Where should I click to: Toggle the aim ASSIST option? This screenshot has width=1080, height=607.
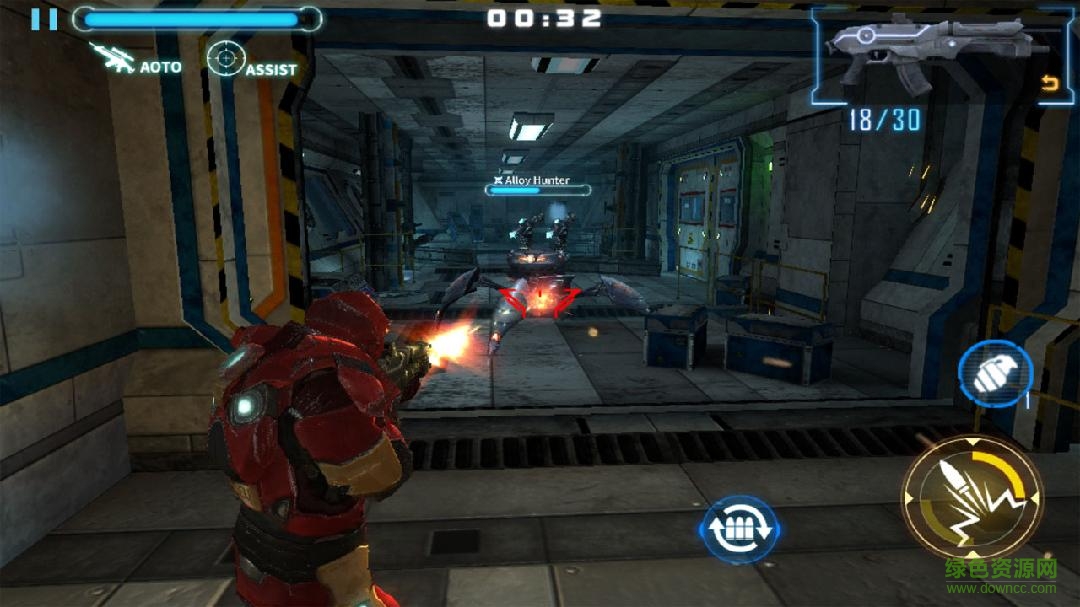click(x=251, y=60)
